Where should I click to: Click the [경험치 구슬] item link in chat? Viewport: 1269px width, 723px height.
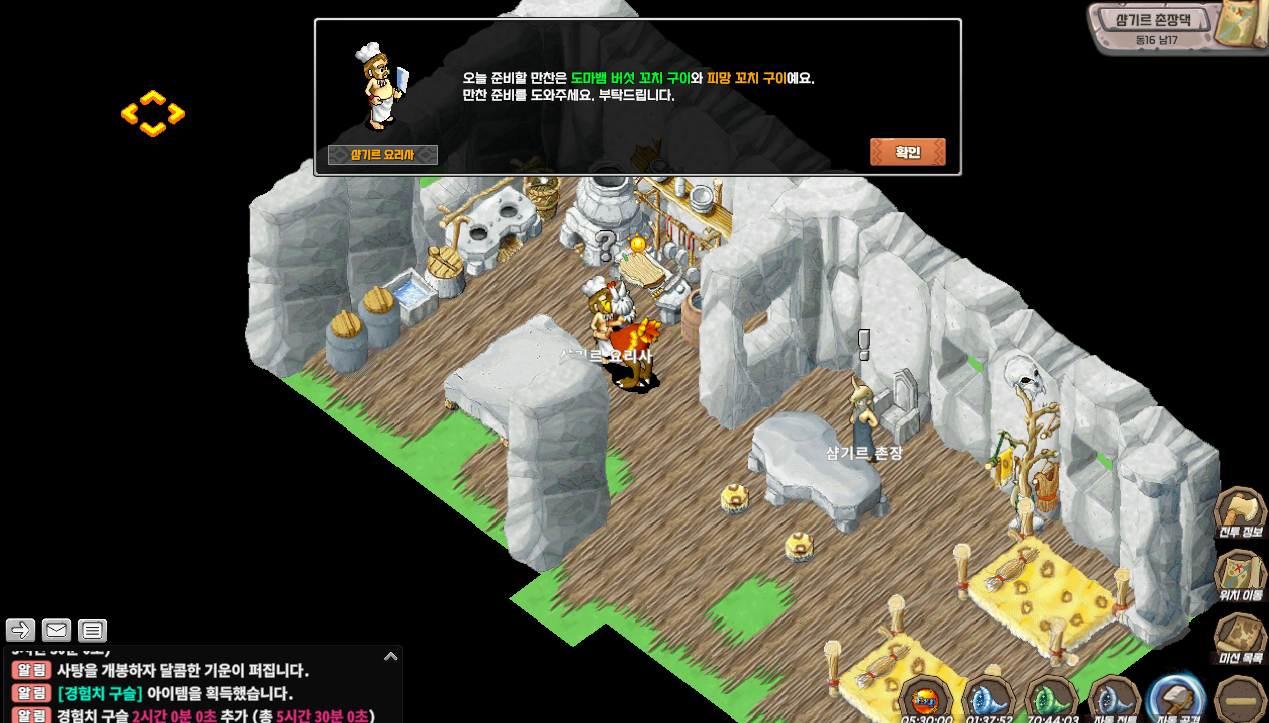click(x=100, y=693)
